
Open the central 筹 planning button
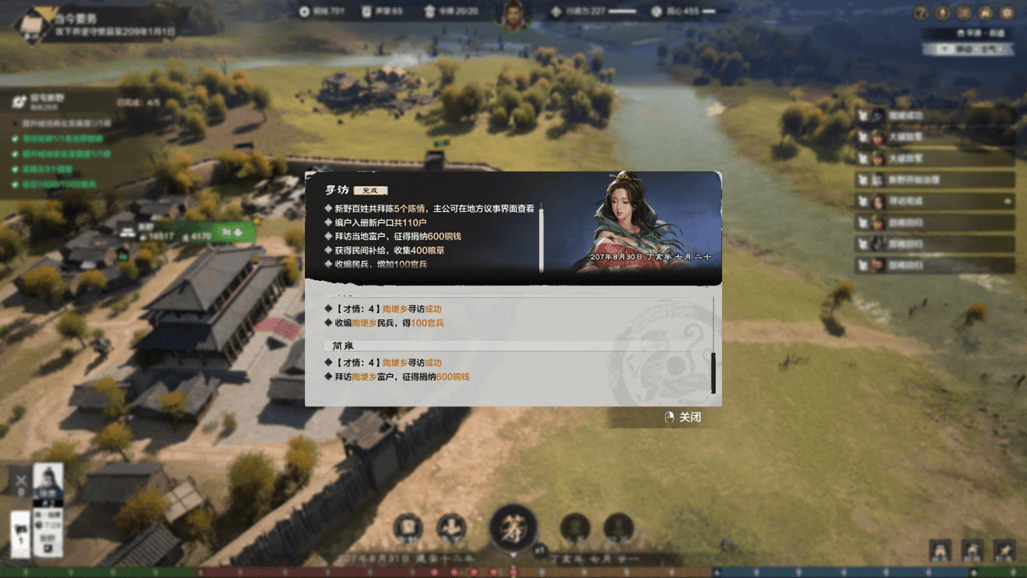(513, 527)
